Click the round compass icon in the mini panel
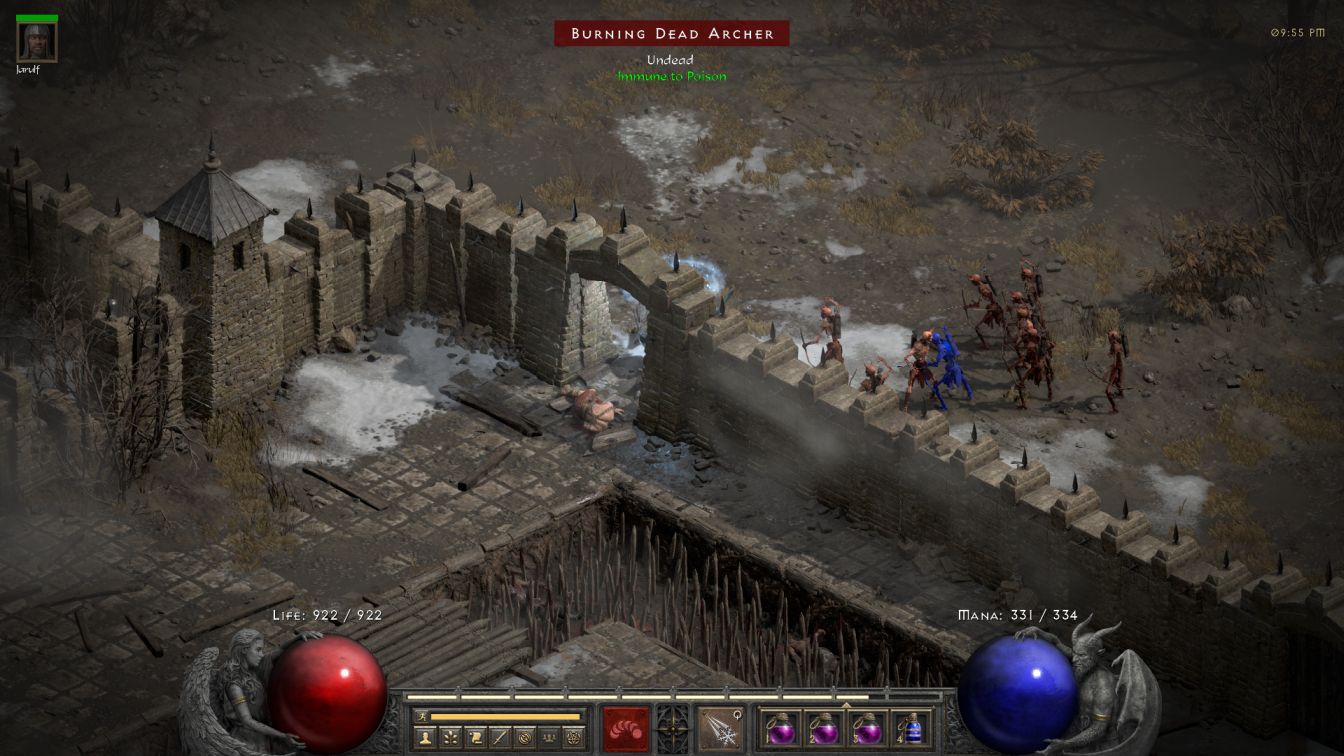1344x756 pixels. coord(525,738)
